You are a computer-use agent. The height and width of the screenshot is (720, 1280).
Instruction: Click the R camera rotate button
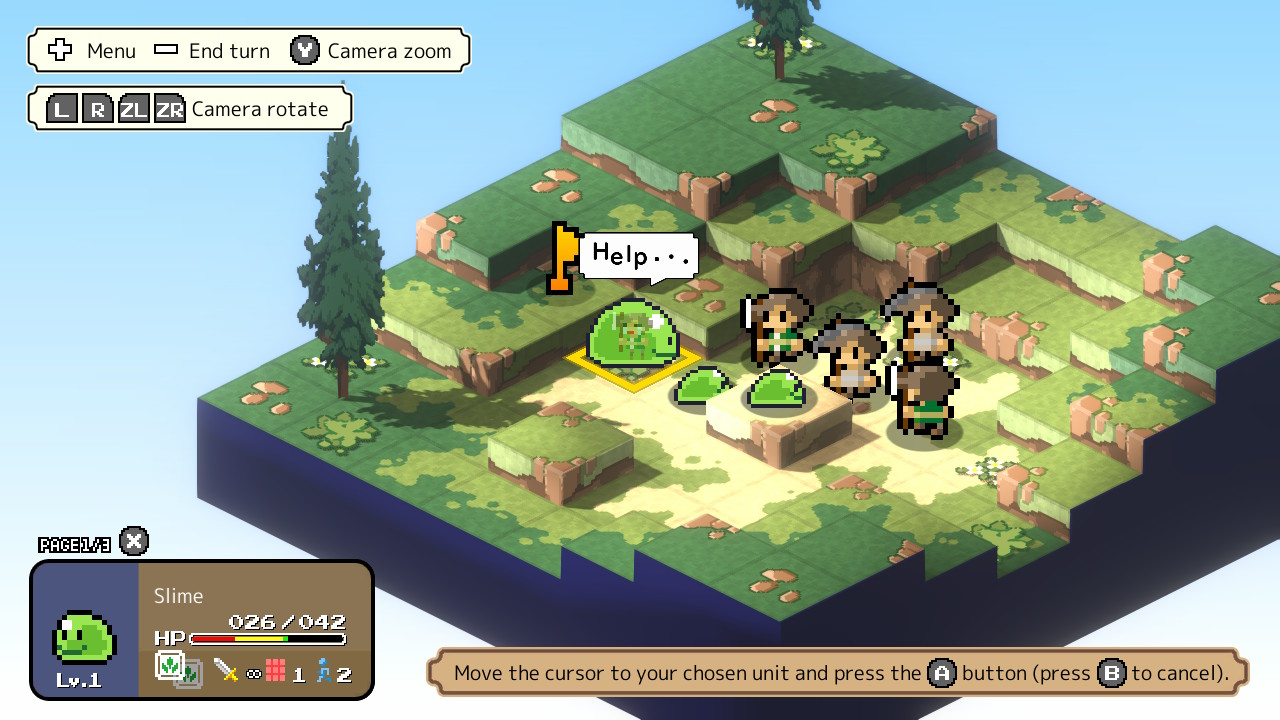(97, 108)
